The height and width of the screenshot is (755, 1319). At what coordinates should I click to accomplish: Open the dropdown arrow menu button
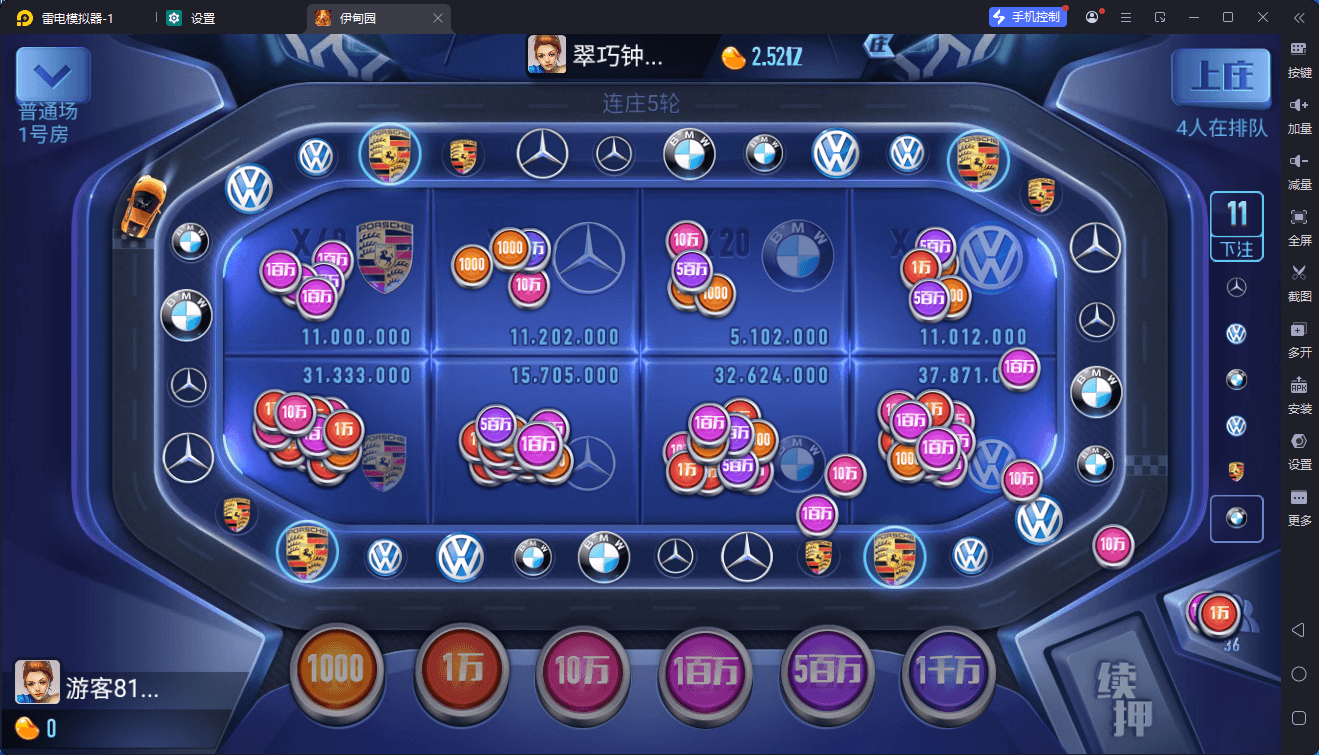click(x=52, y=76)
